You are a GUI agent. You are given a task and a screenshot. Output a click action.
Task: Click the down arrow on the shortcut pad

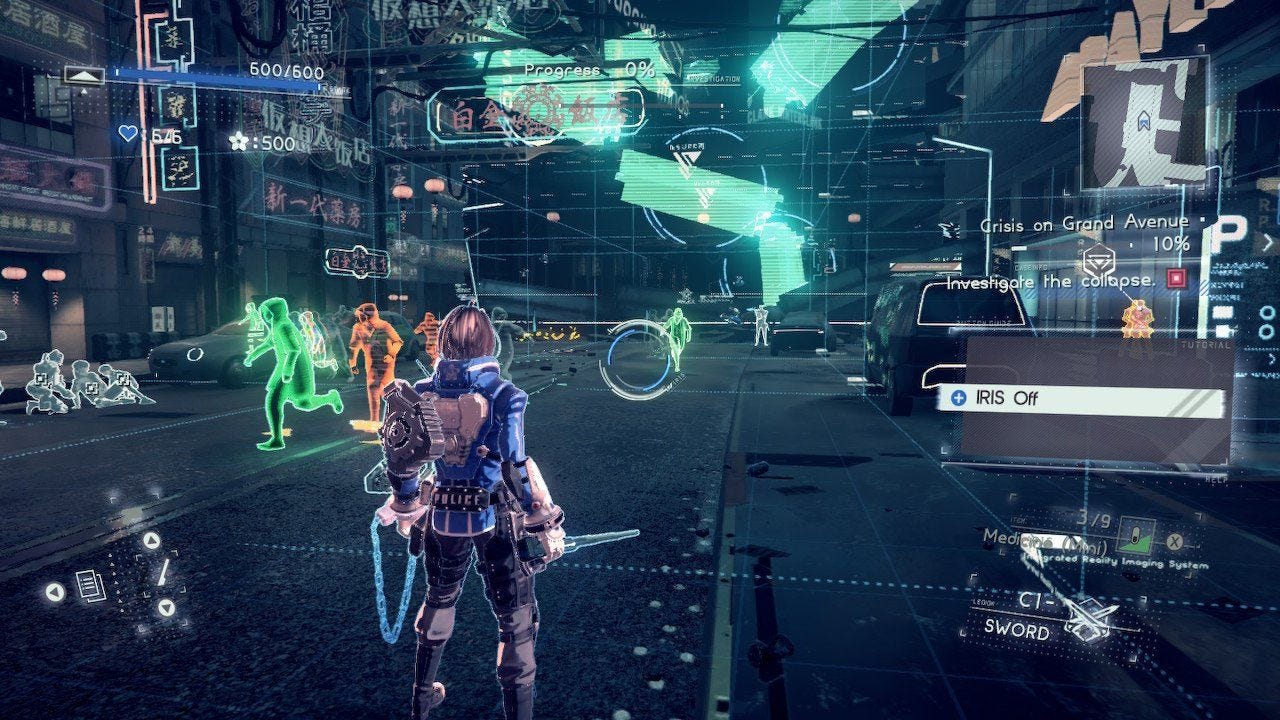point(165,607)
